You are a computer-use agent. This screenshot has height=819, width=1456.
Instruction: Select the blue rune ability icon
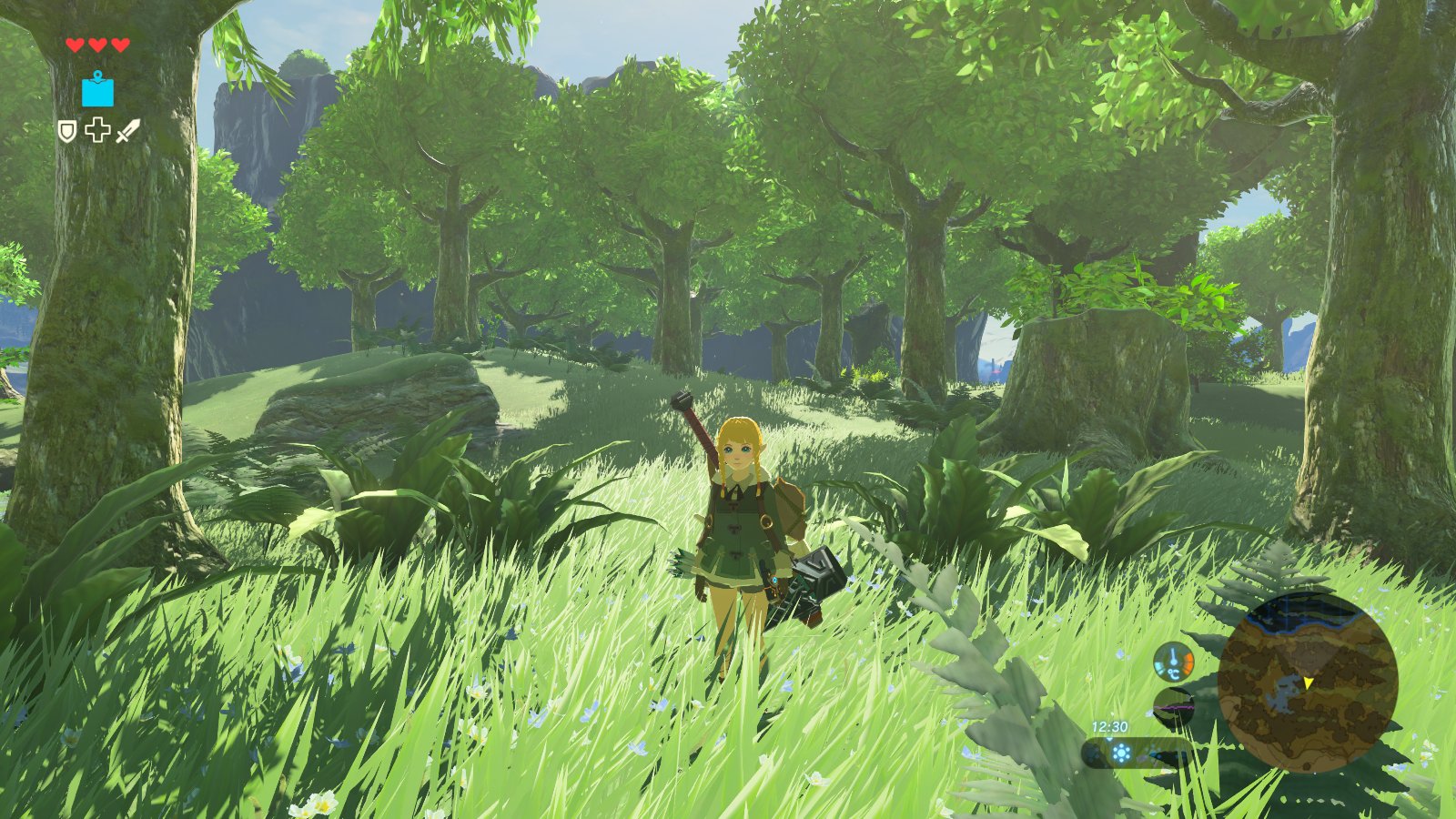point(98,90)
